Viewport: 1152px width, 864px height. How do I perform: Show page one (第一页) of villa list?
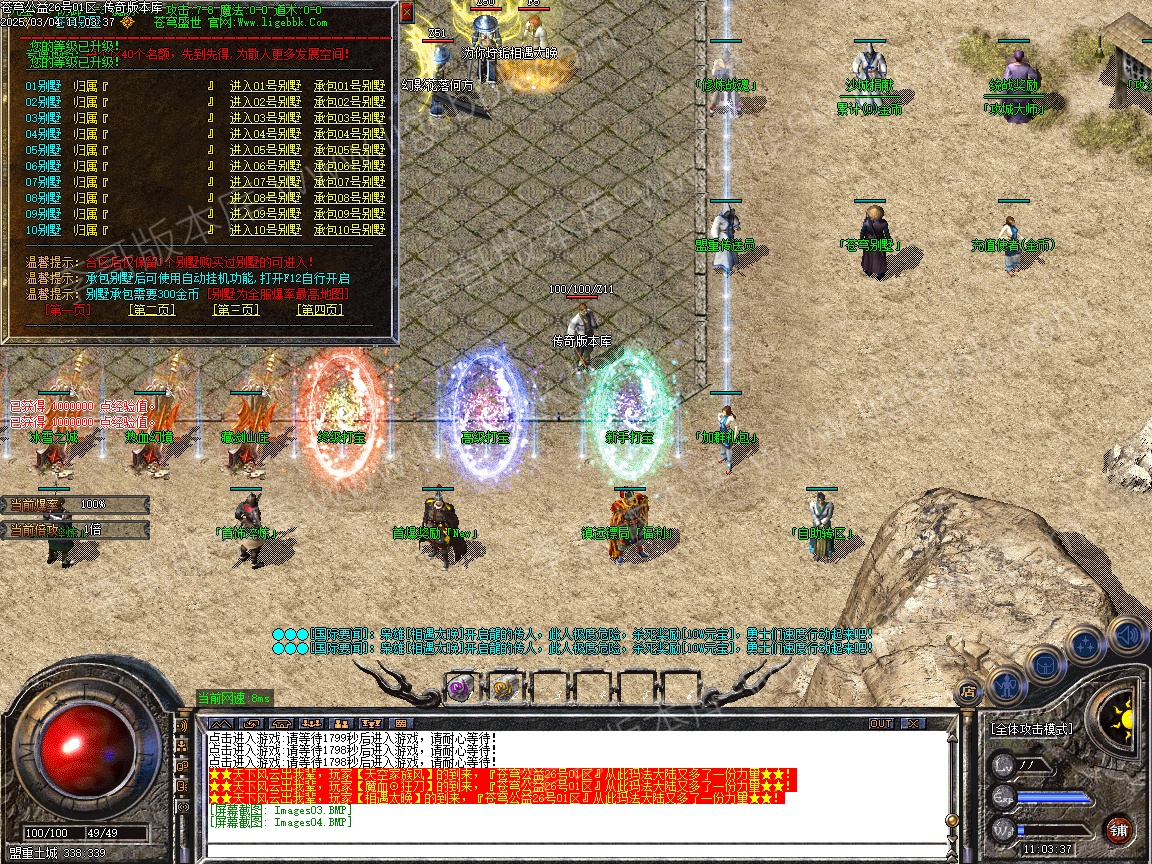(x=68, y=310)
